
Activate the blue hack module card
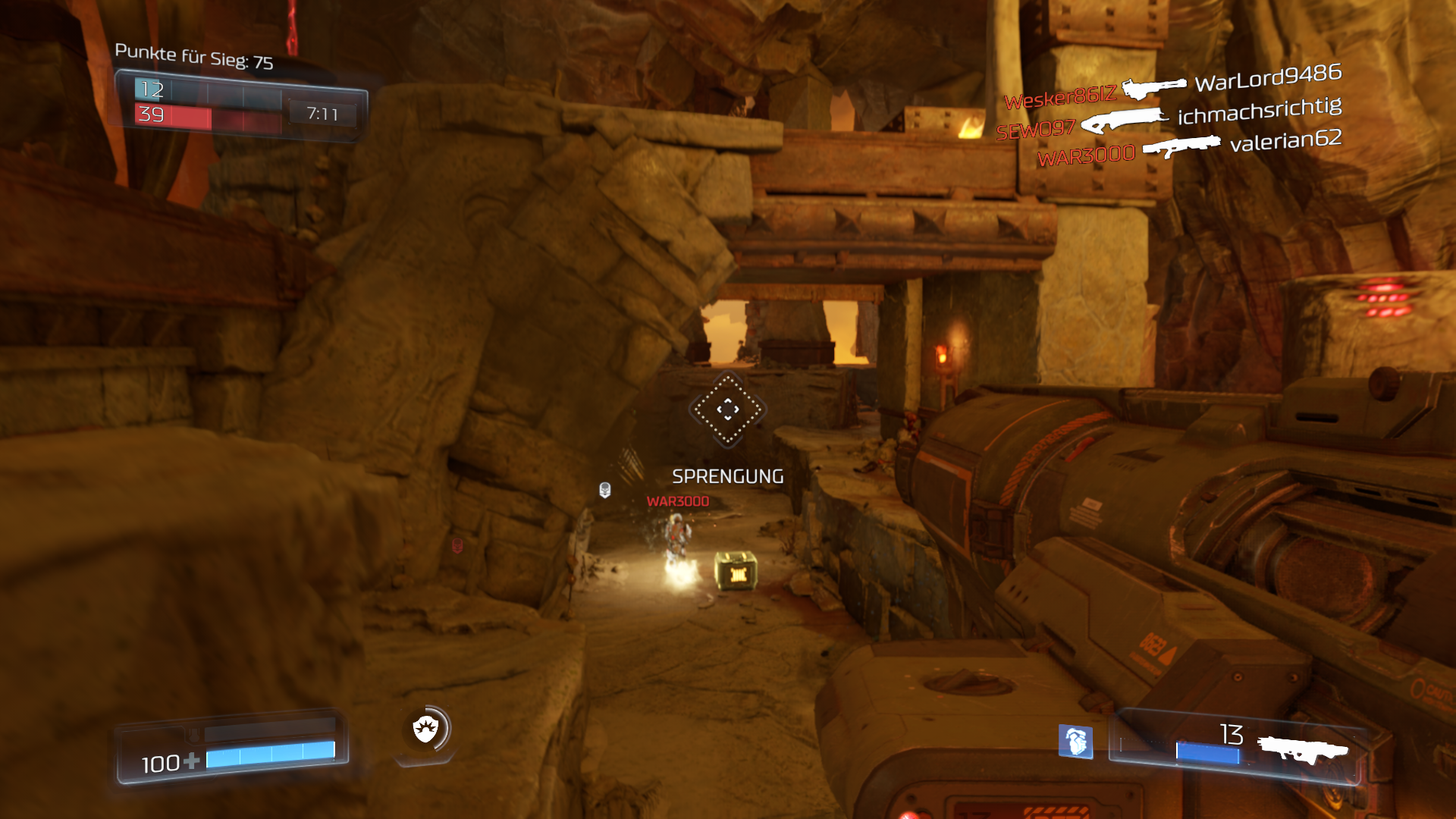coord(1075,741)
